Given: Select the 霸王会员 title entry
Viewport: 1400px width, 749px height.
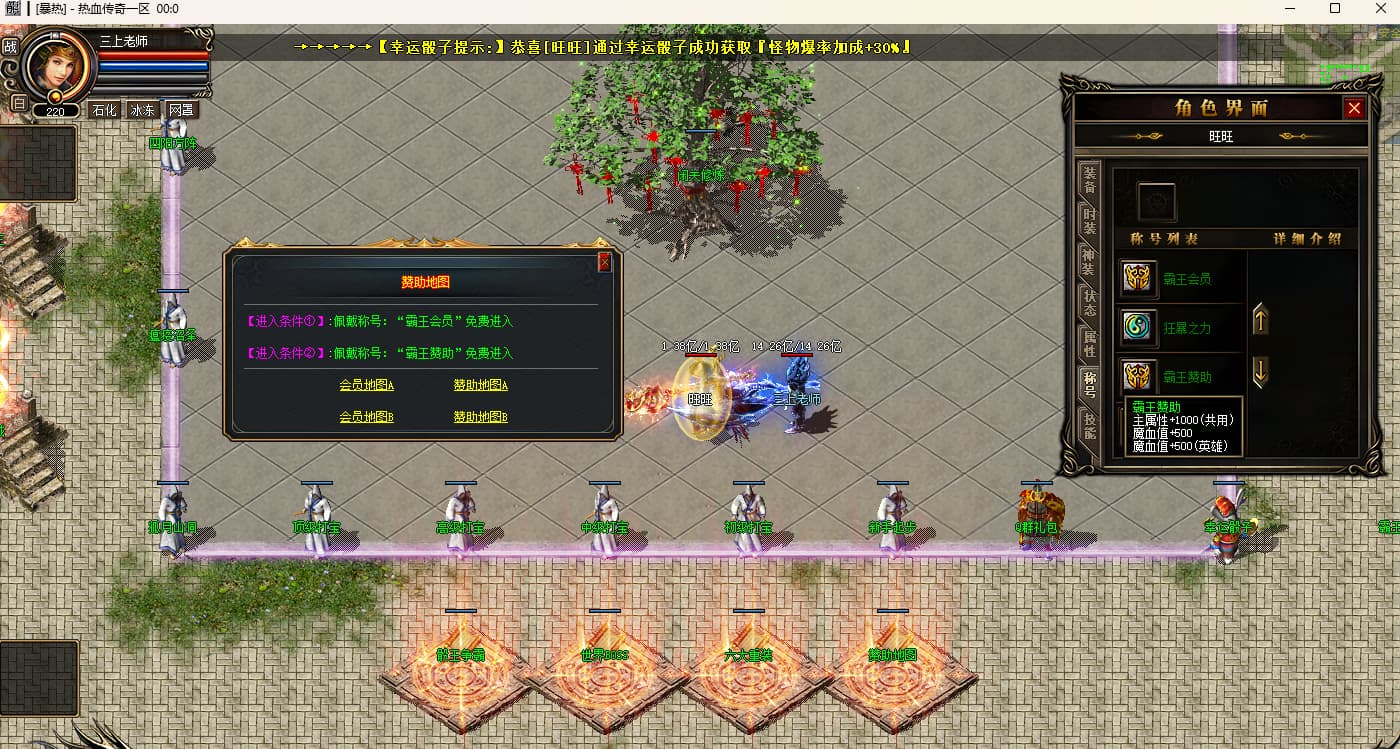Looking at the screenshot, I should (x=1186, y=279).
